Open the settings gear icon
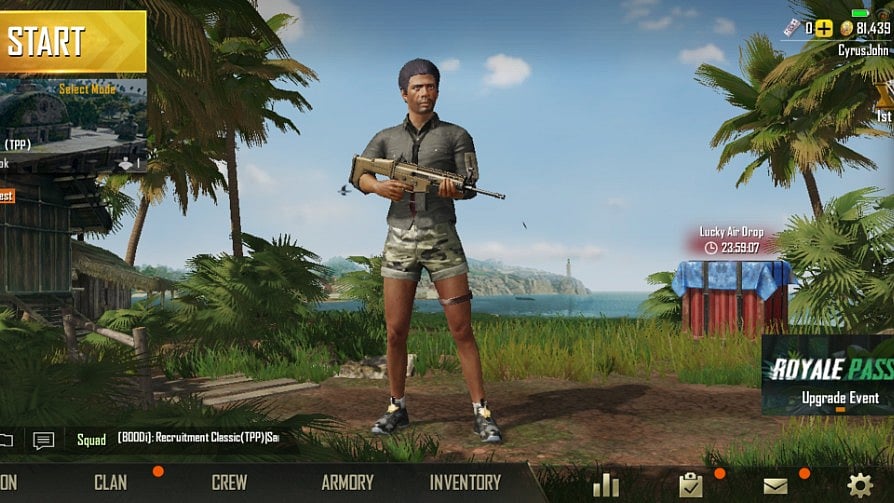Viewport: 894px width, 503px height. [859, 485]
